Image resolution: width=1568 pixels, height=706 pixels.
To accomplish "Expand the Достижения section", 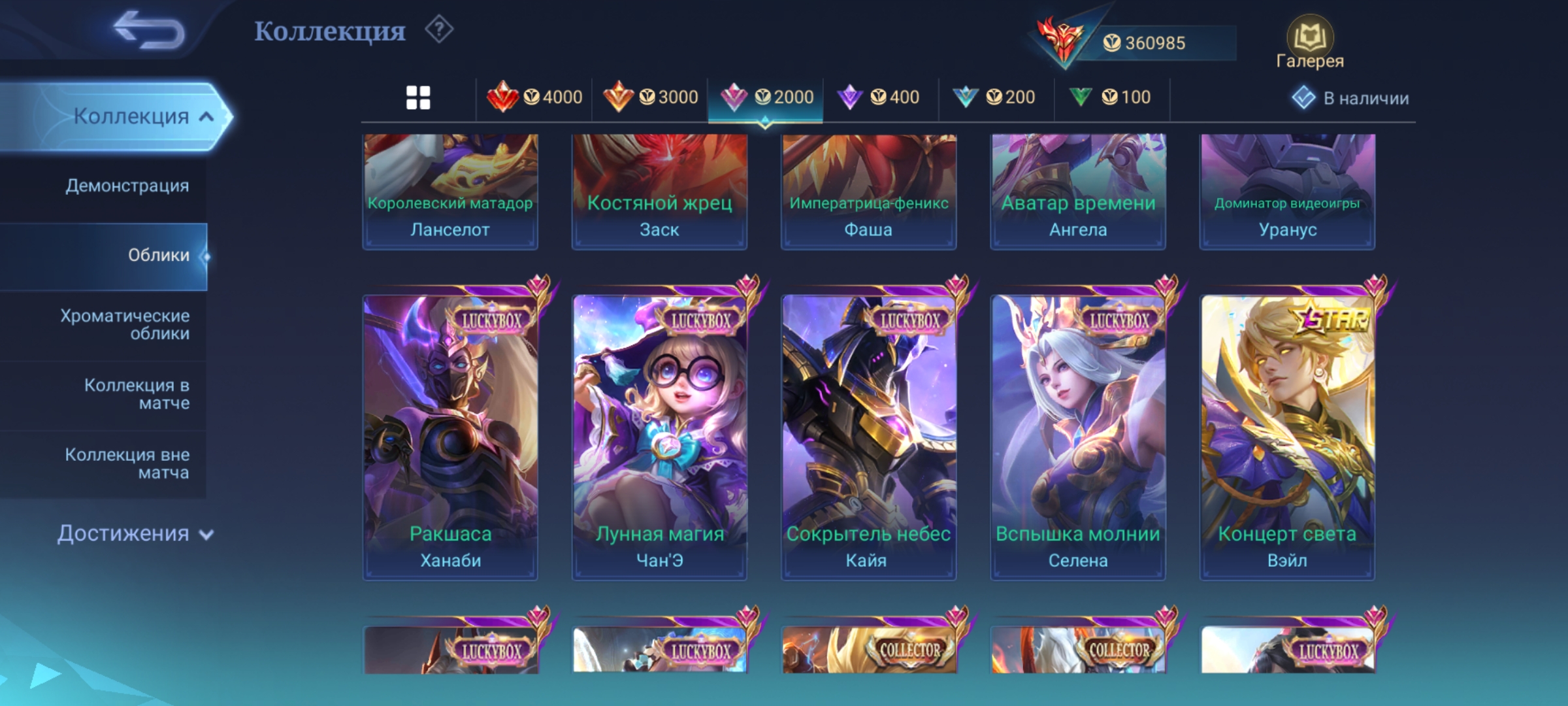I will click(x=134, y=534).
